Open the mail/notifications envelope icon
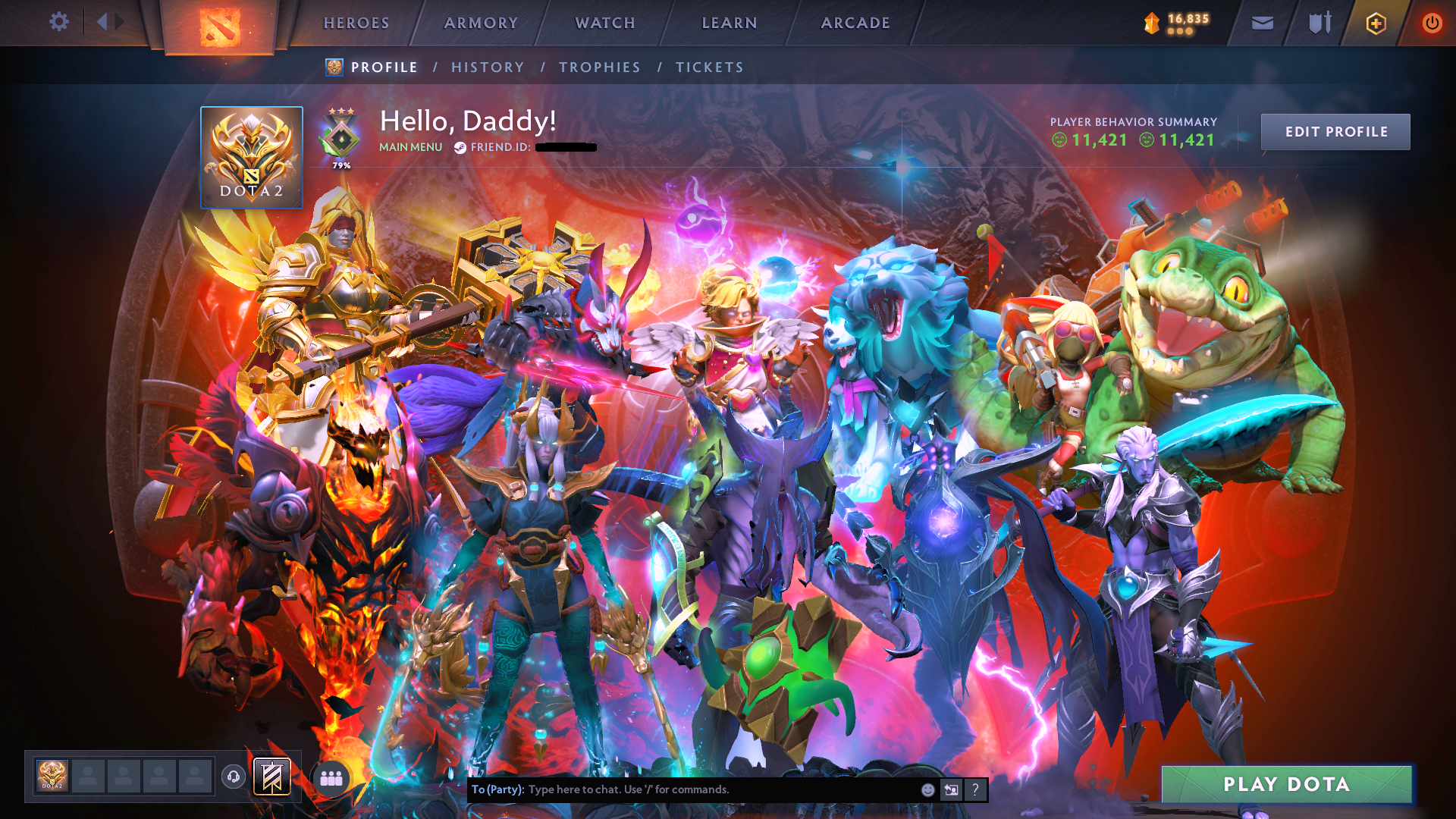 1261,23
